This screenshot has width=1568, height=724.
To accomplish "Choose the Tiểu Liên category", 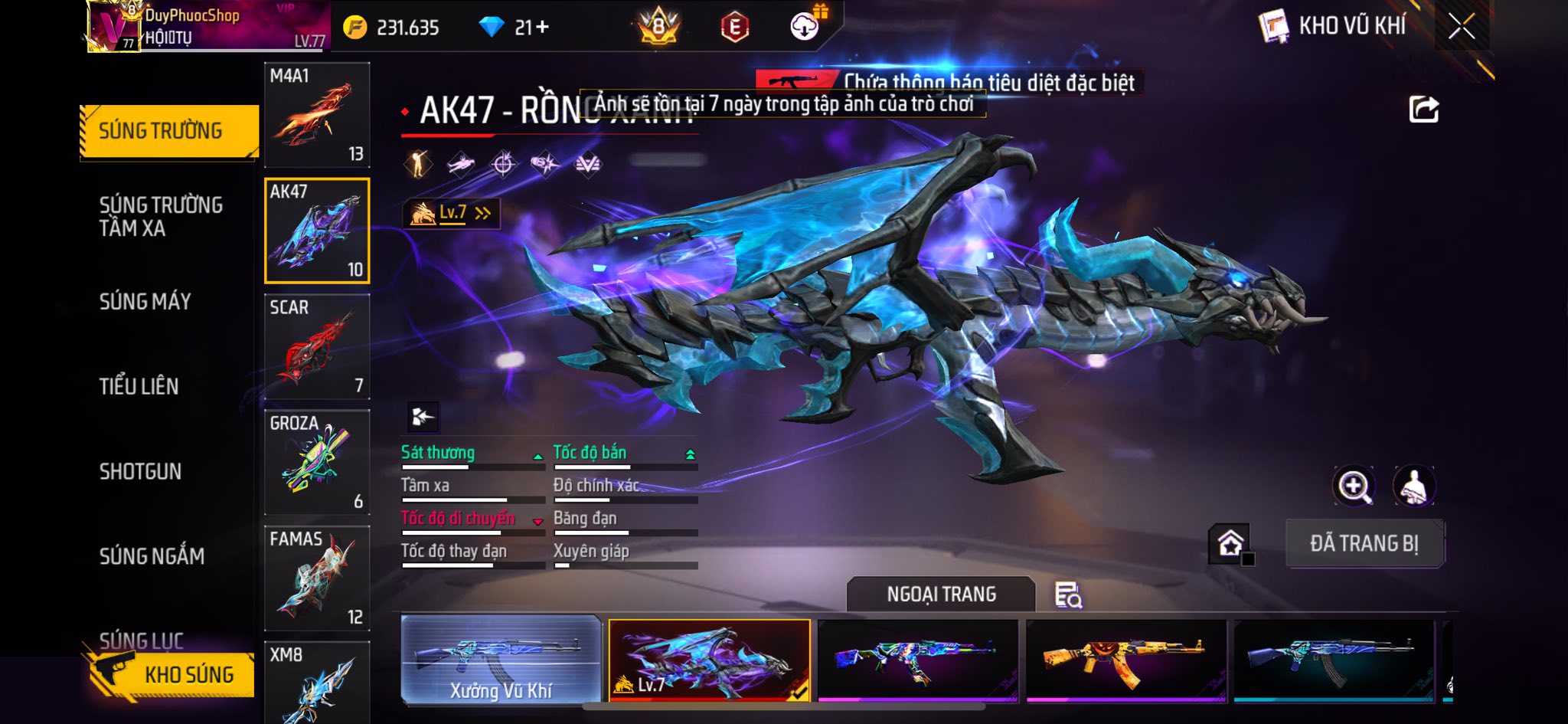I will coord(139,386).
